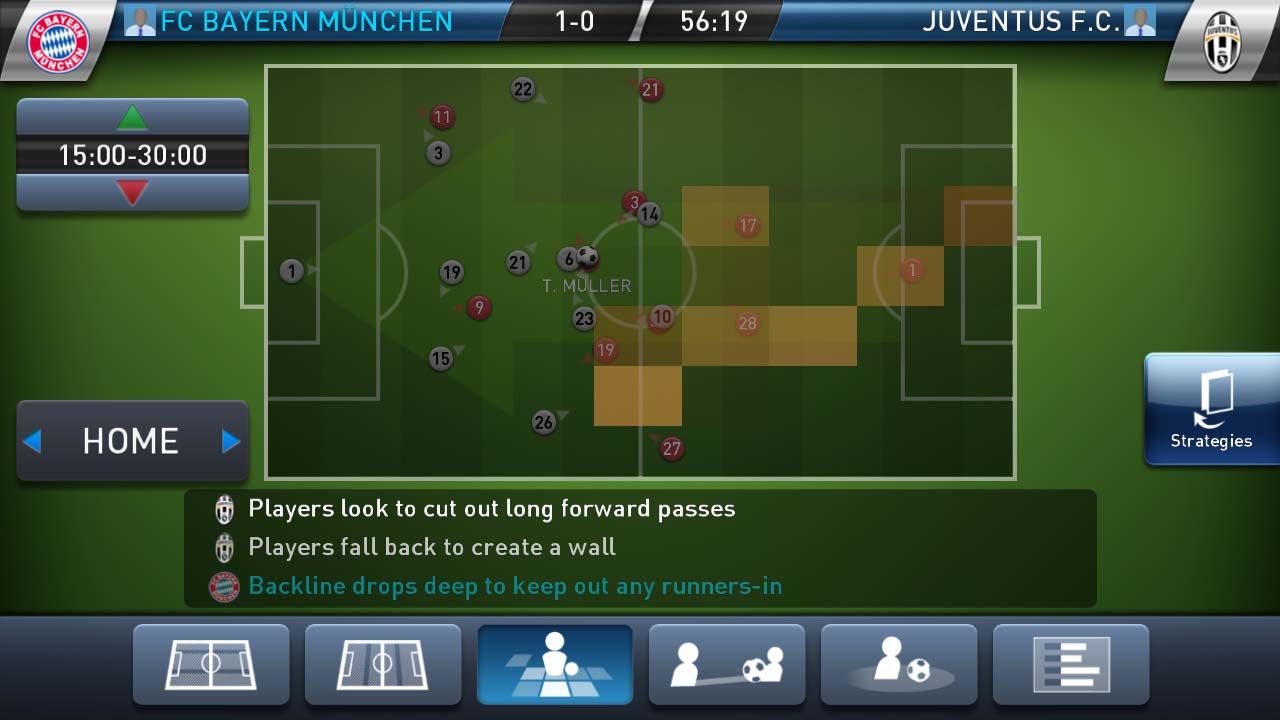Screen dimensions: 1280x720
Task: Select the passing analysis icon
Action: pos(727,663)
